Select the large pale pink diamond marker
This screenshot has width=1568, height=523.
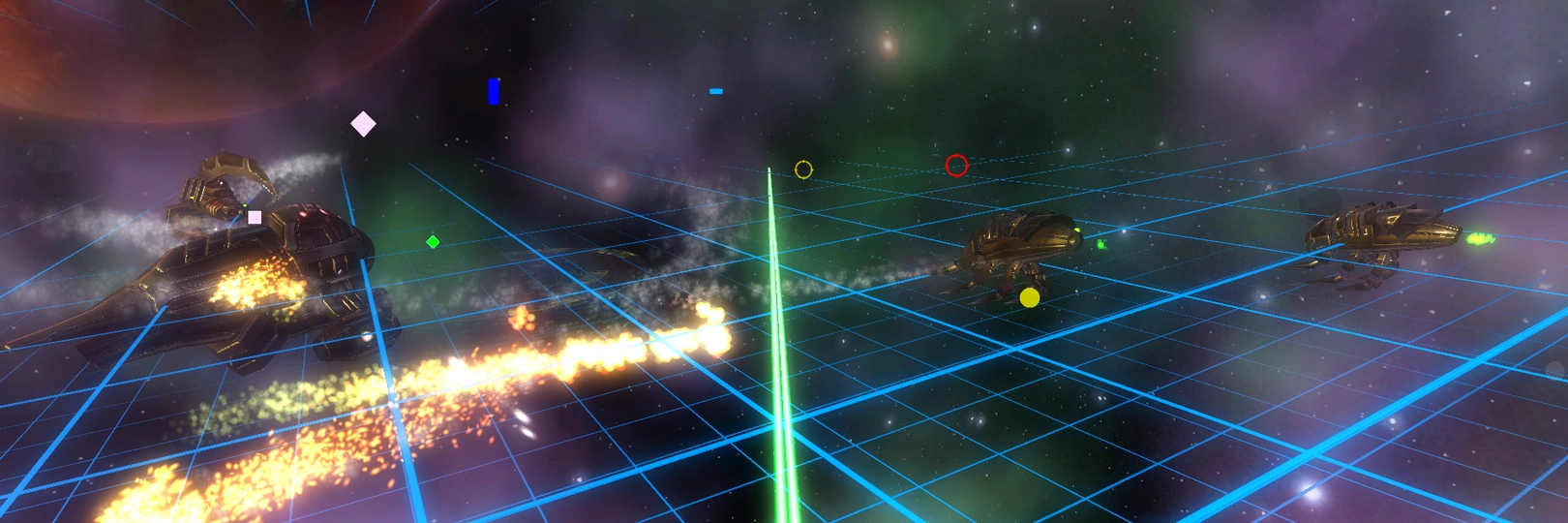click(x=363, y=124)
